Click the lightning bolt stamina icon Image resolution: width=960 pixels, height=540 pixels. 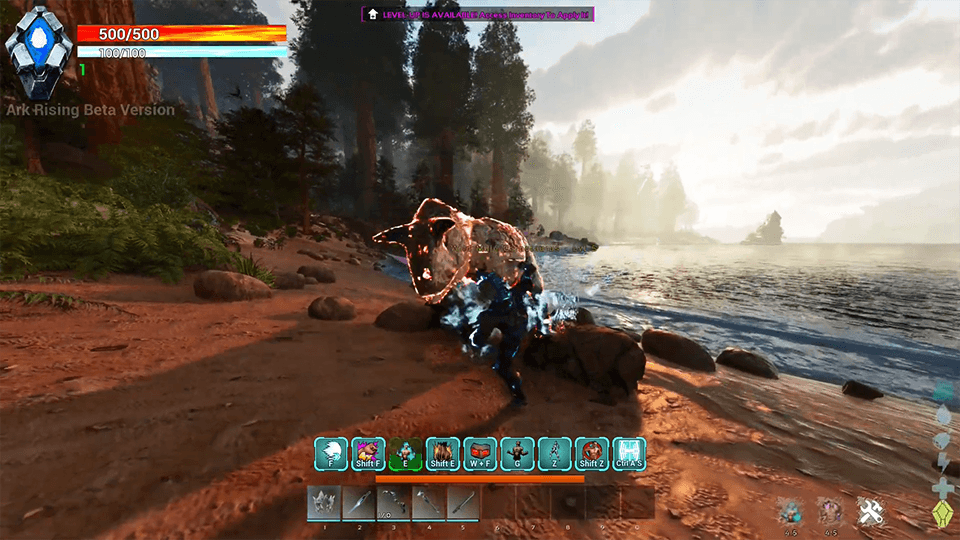point(941,463)
